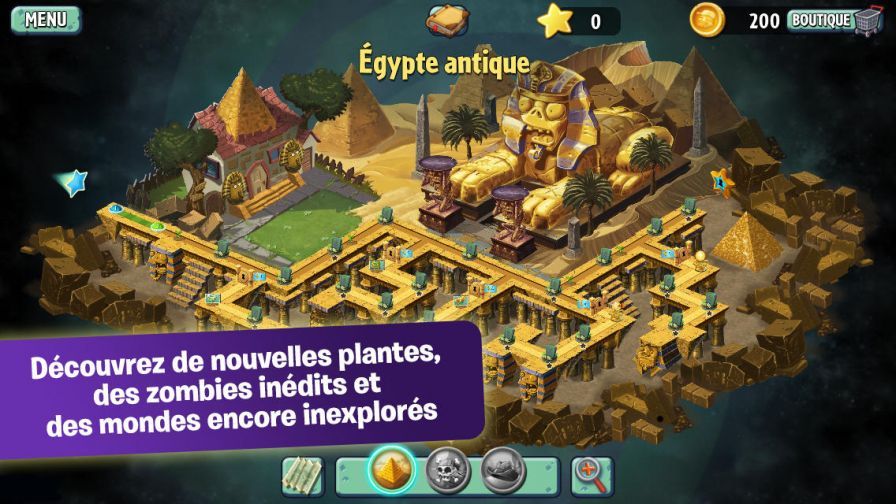This screenshot has height=504, width=896.
Task: Open the almanac book icon
Action: coord(447,19)
